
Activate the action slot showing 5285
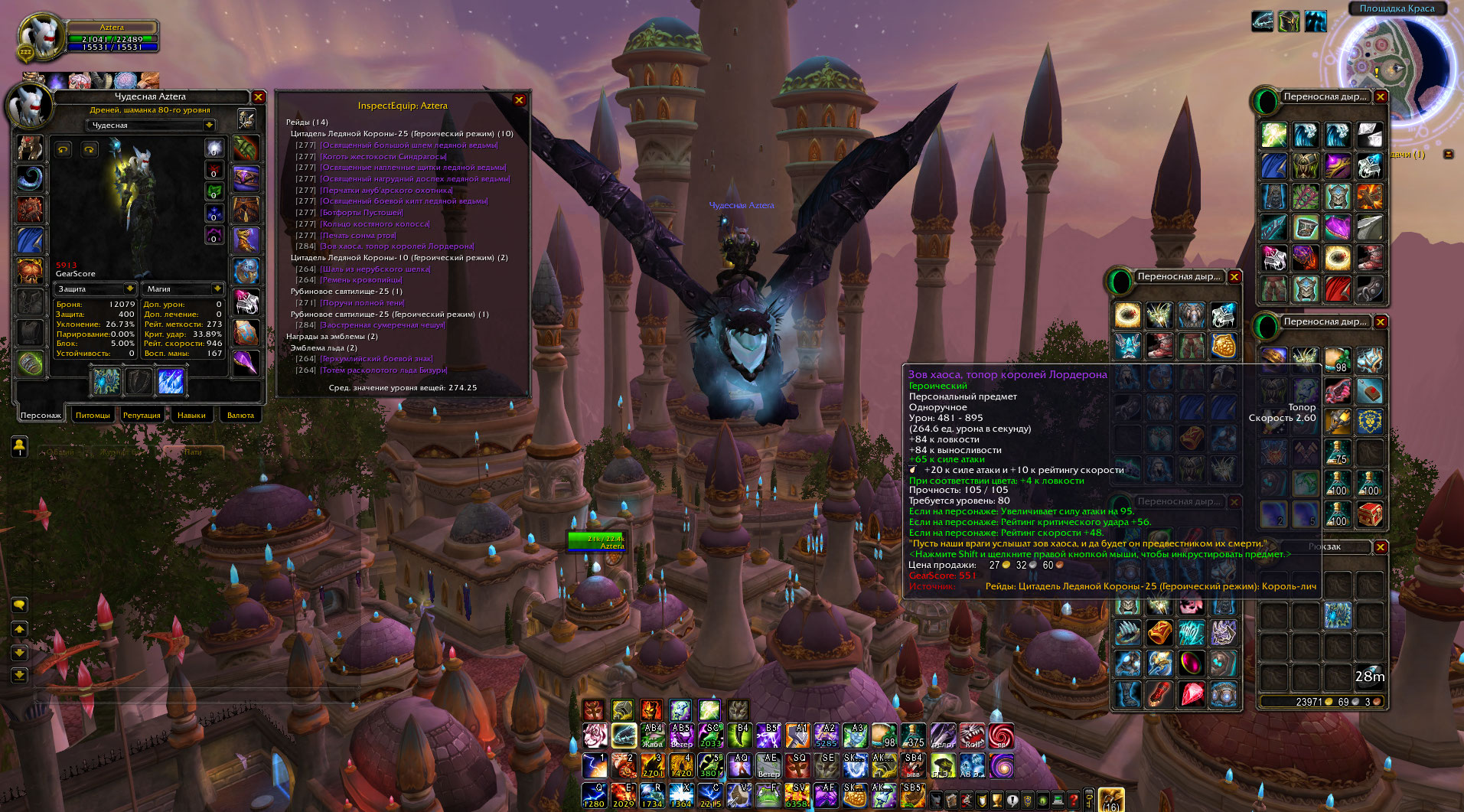click(x=826, y=736)
